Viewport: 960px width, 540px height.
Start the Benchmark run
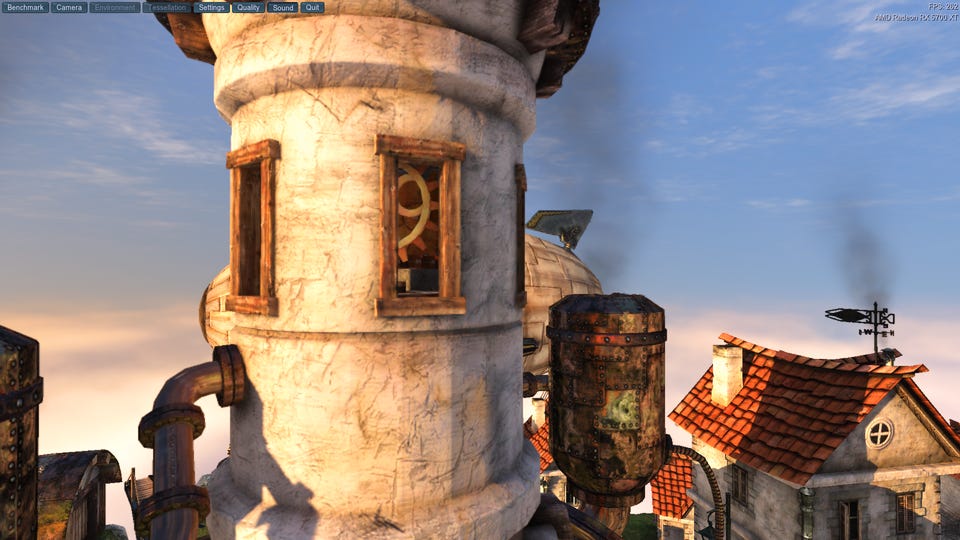pyautogui.click(x=26, y=7)
